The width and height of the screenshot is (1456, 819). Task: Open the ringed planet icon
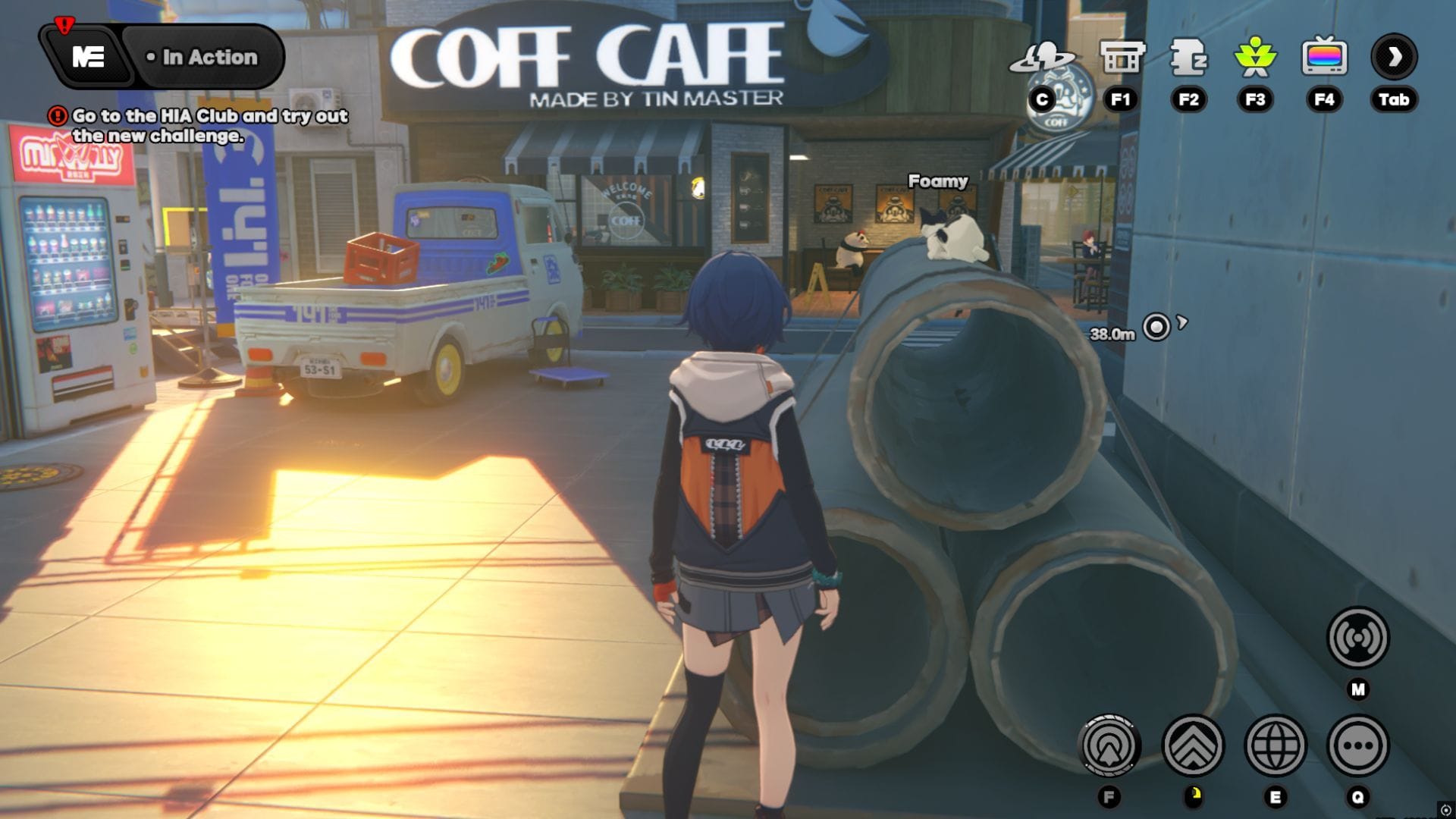tap(1042, 58)
